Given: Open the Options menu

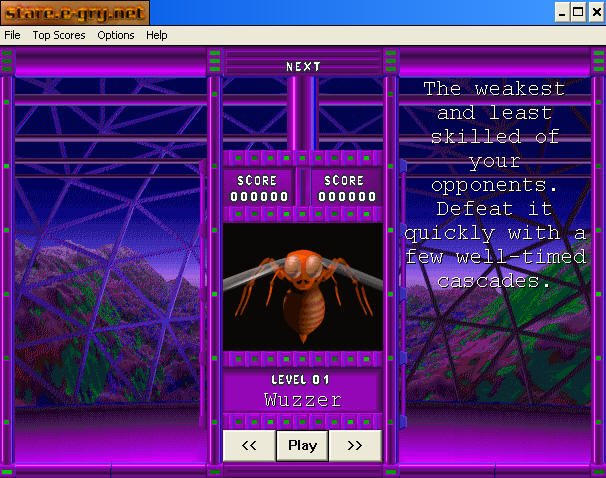Looking at the screenshot, I should point(116,35).
